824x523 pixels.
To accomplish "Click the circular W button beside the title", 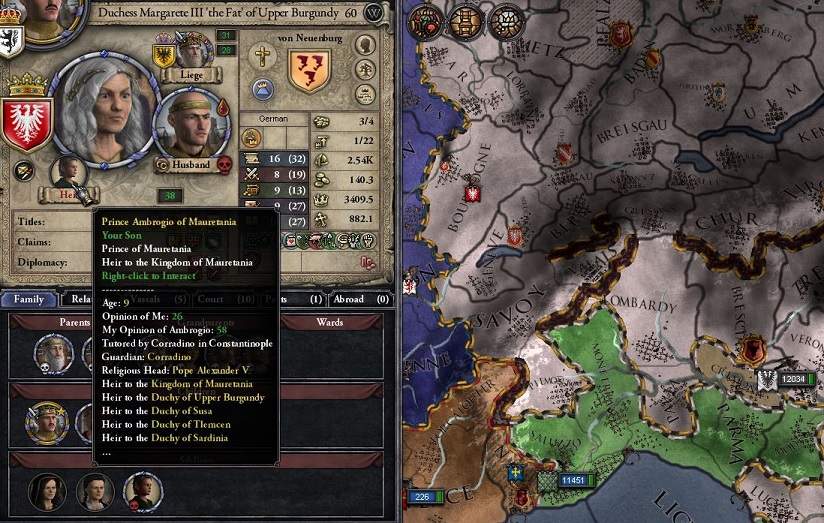I will pyautogui.click(x=375, y=13).
